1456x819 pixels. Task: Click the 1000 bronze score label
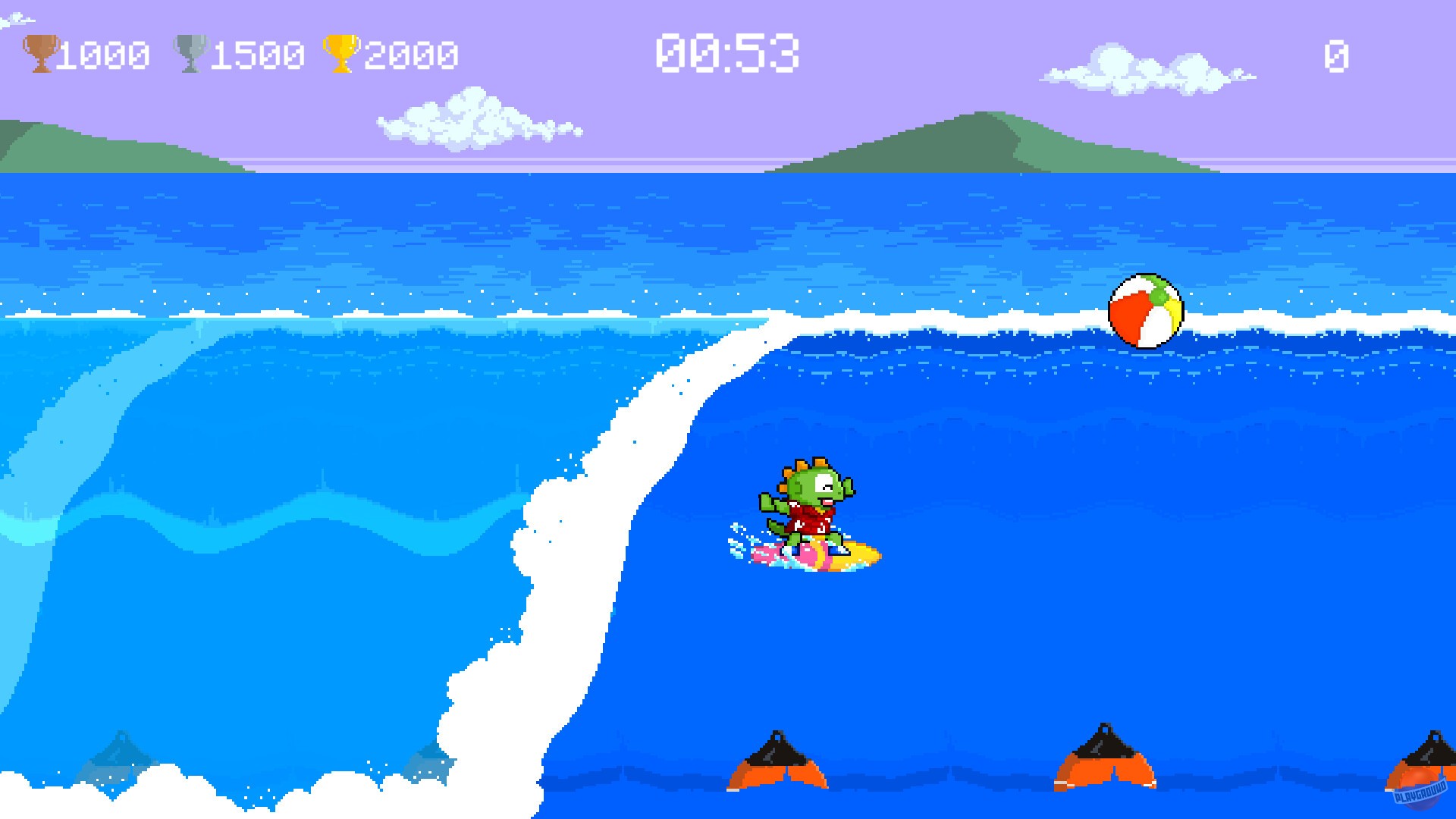(x=102, y=52)
